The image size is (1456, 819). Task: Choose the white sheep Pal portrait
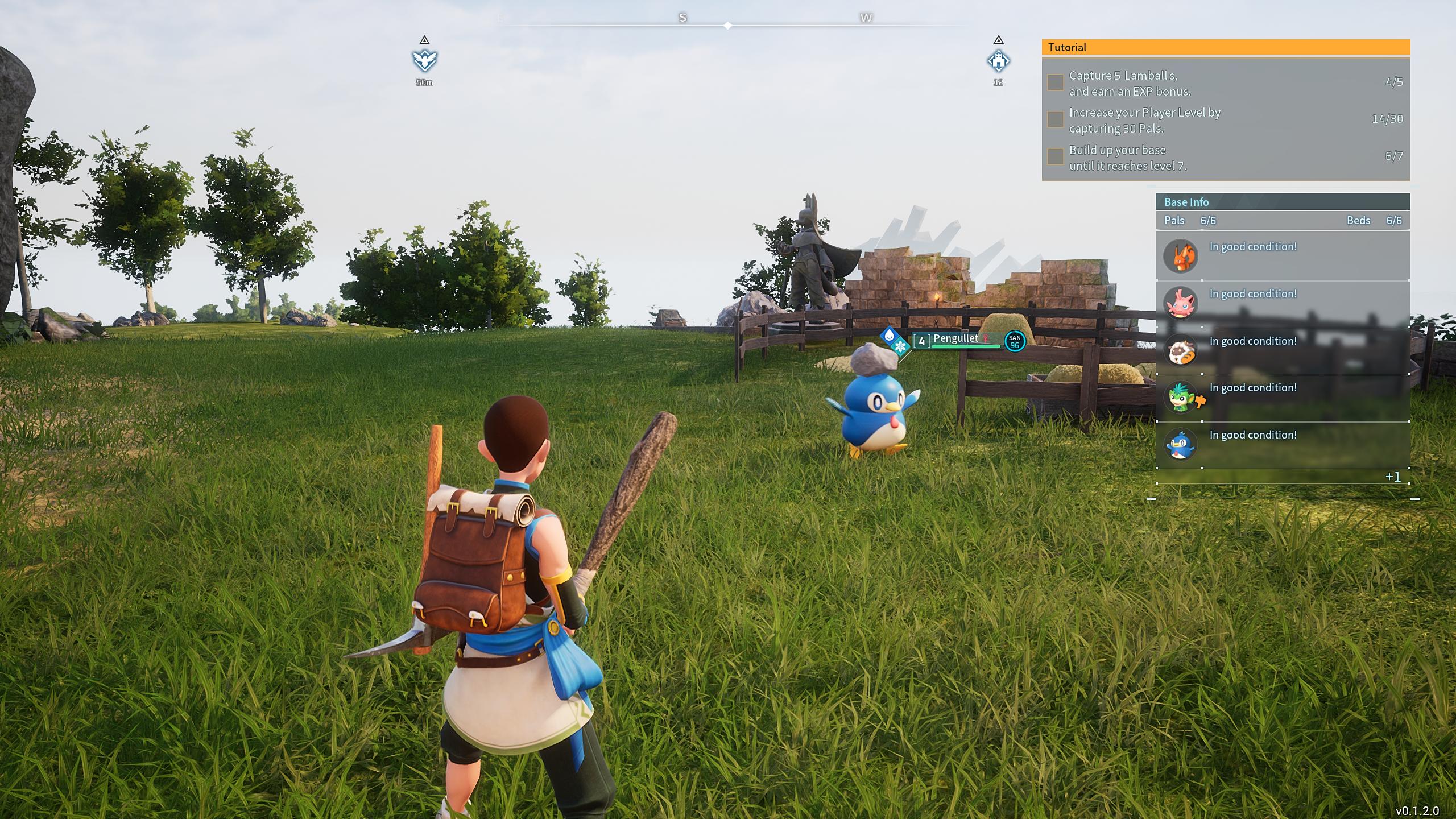point(1180,350)
